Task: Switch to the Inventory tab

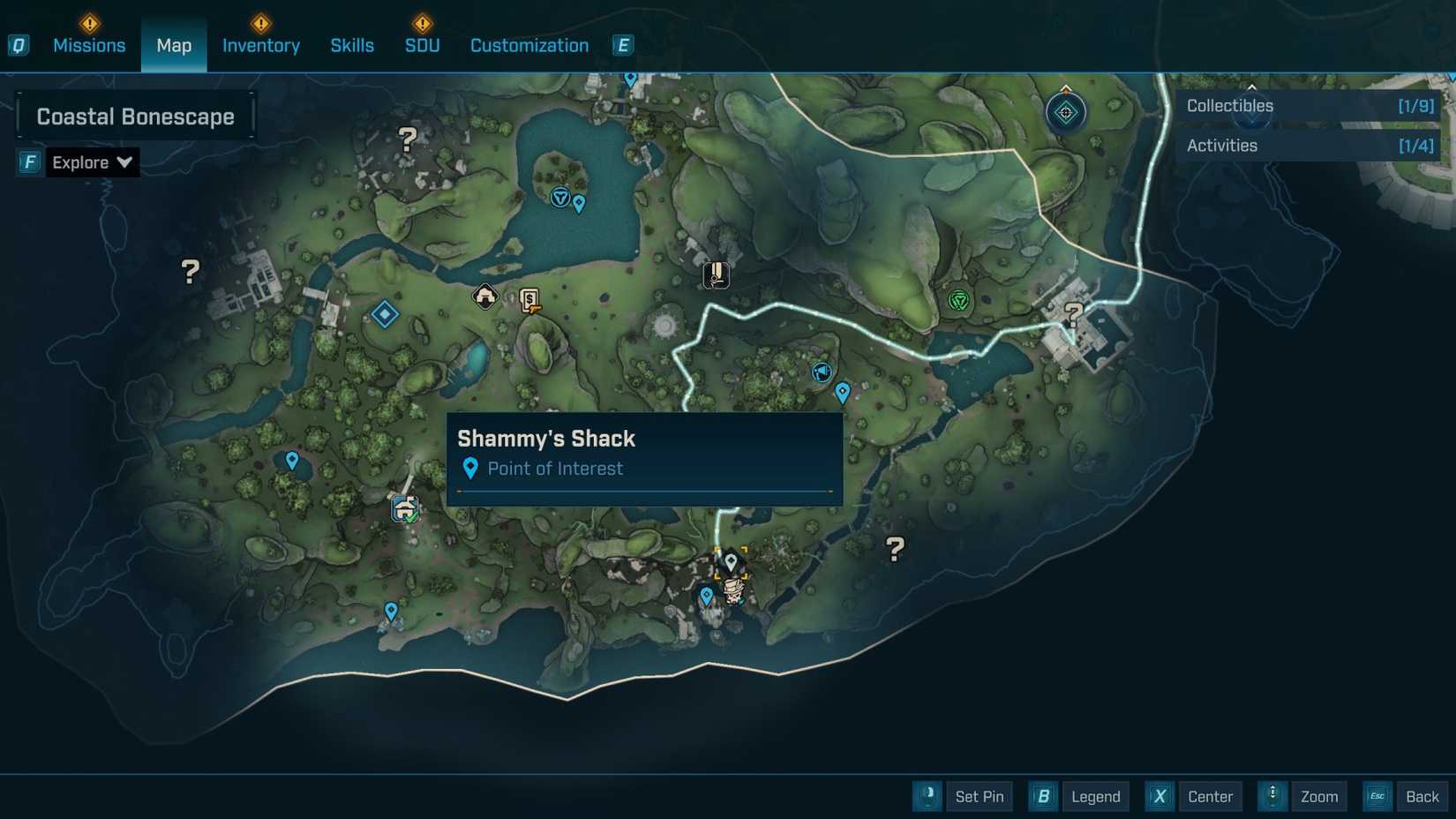Action: click(x=260, y=45)
